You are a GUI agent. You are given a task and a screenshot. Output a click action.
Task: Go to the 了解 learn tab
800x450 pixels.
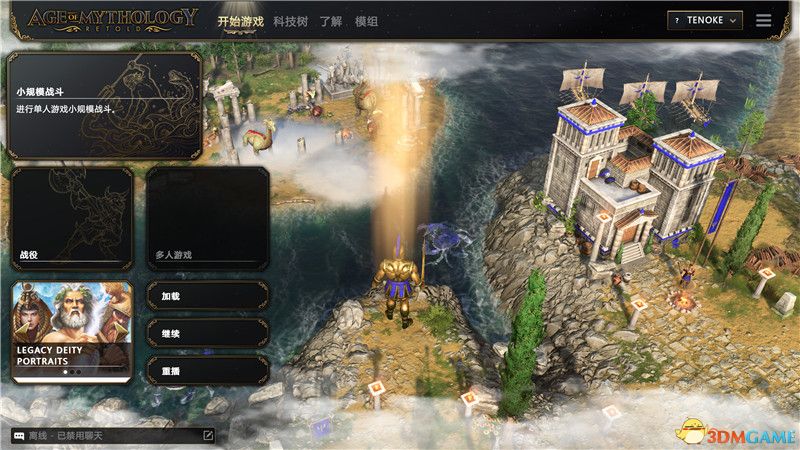point(333,20)
